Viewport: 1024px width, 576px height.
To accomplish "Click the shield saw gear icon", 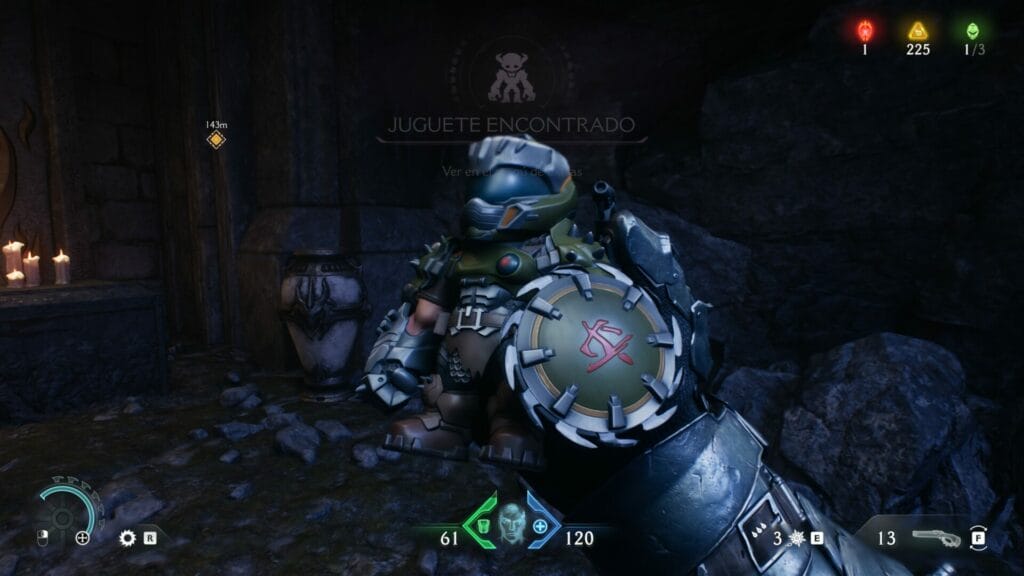I will (127, 538).
